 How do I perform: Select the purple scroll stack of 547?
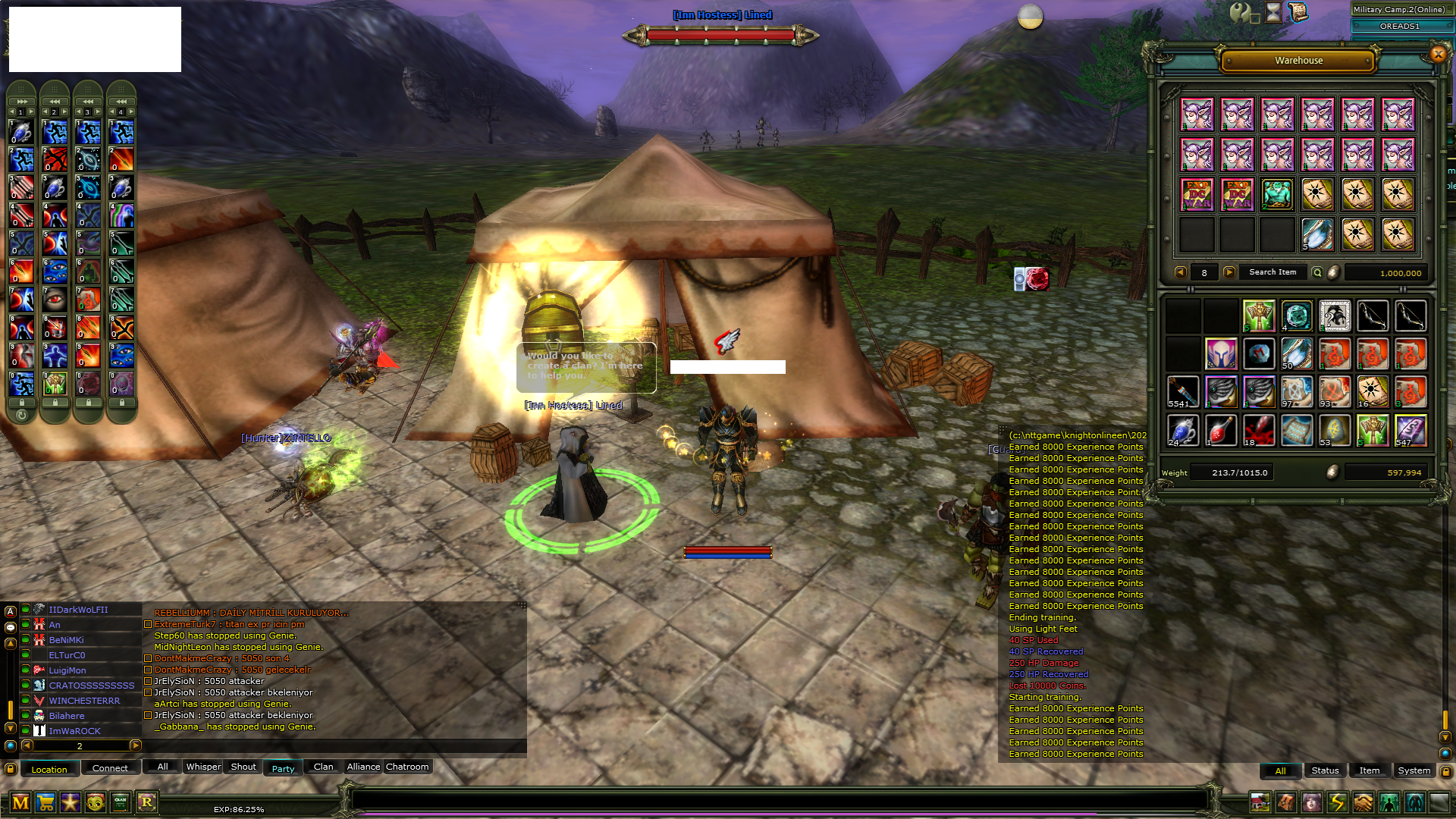pos(1410,431)
